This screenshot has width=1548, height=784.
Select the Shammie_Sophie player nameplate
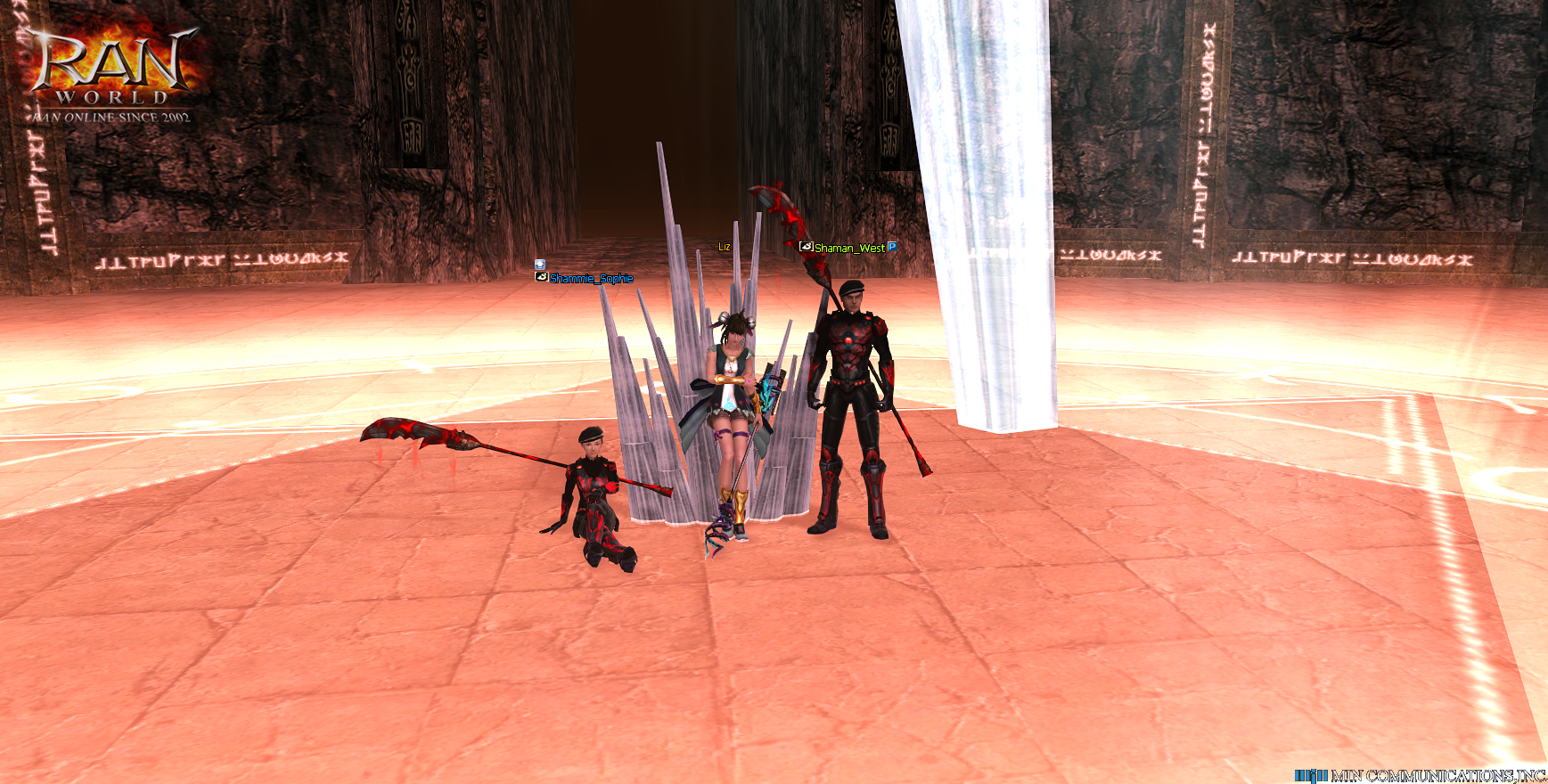click(x=591, y=278)
